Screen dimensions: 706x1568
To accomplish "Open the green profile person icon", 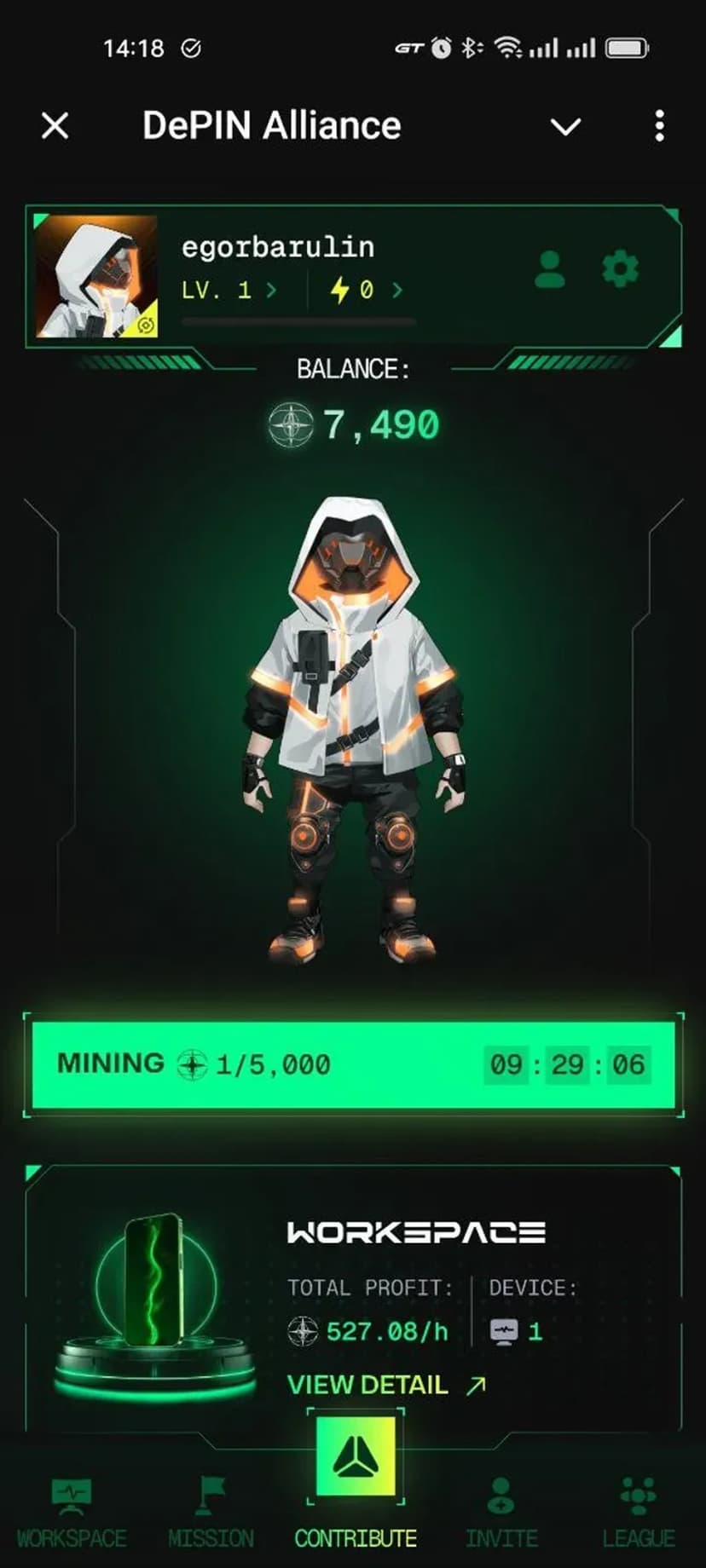I will (550, 269).
